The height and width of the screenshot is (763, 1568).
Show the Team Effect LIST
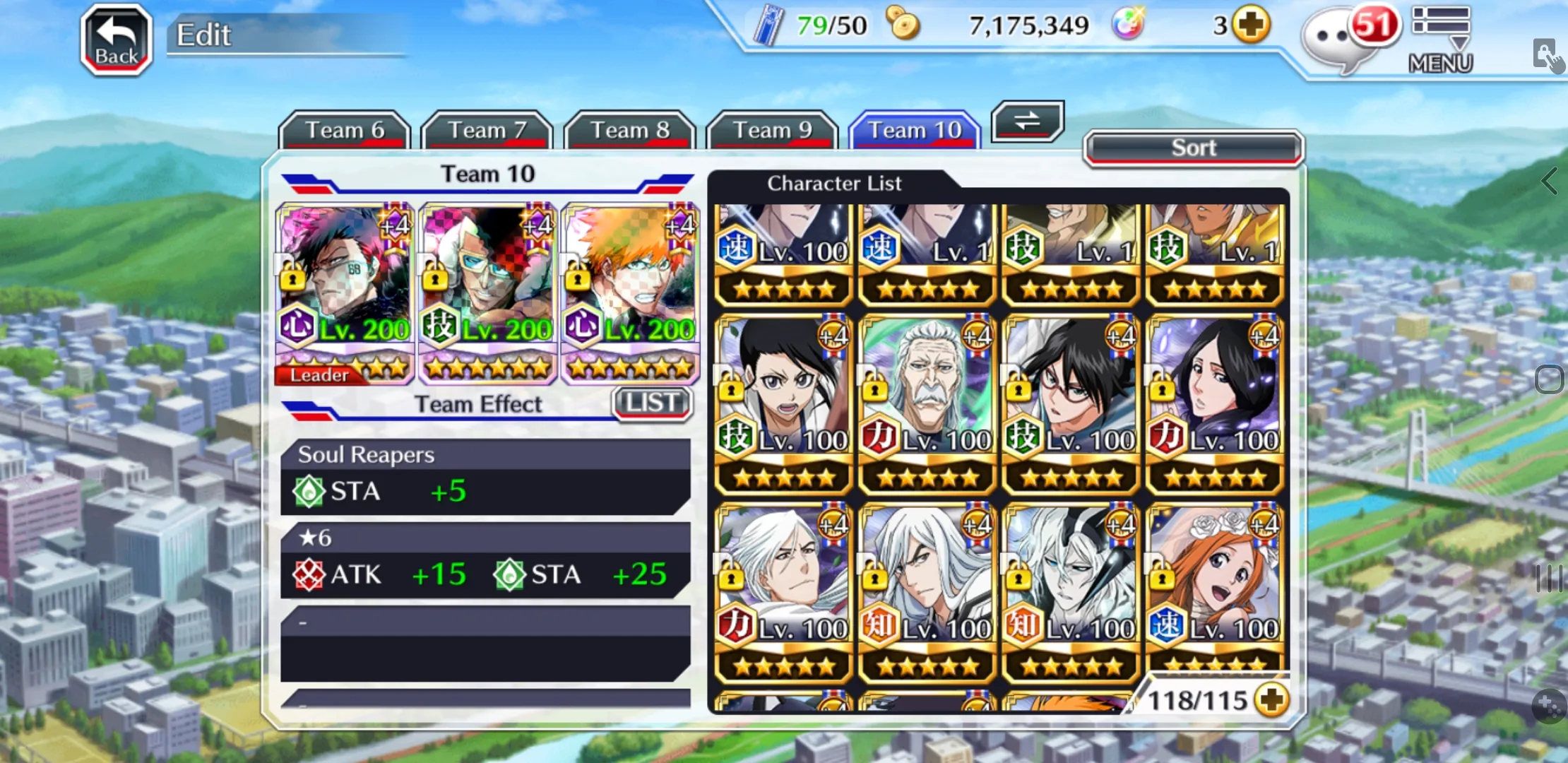652,403
